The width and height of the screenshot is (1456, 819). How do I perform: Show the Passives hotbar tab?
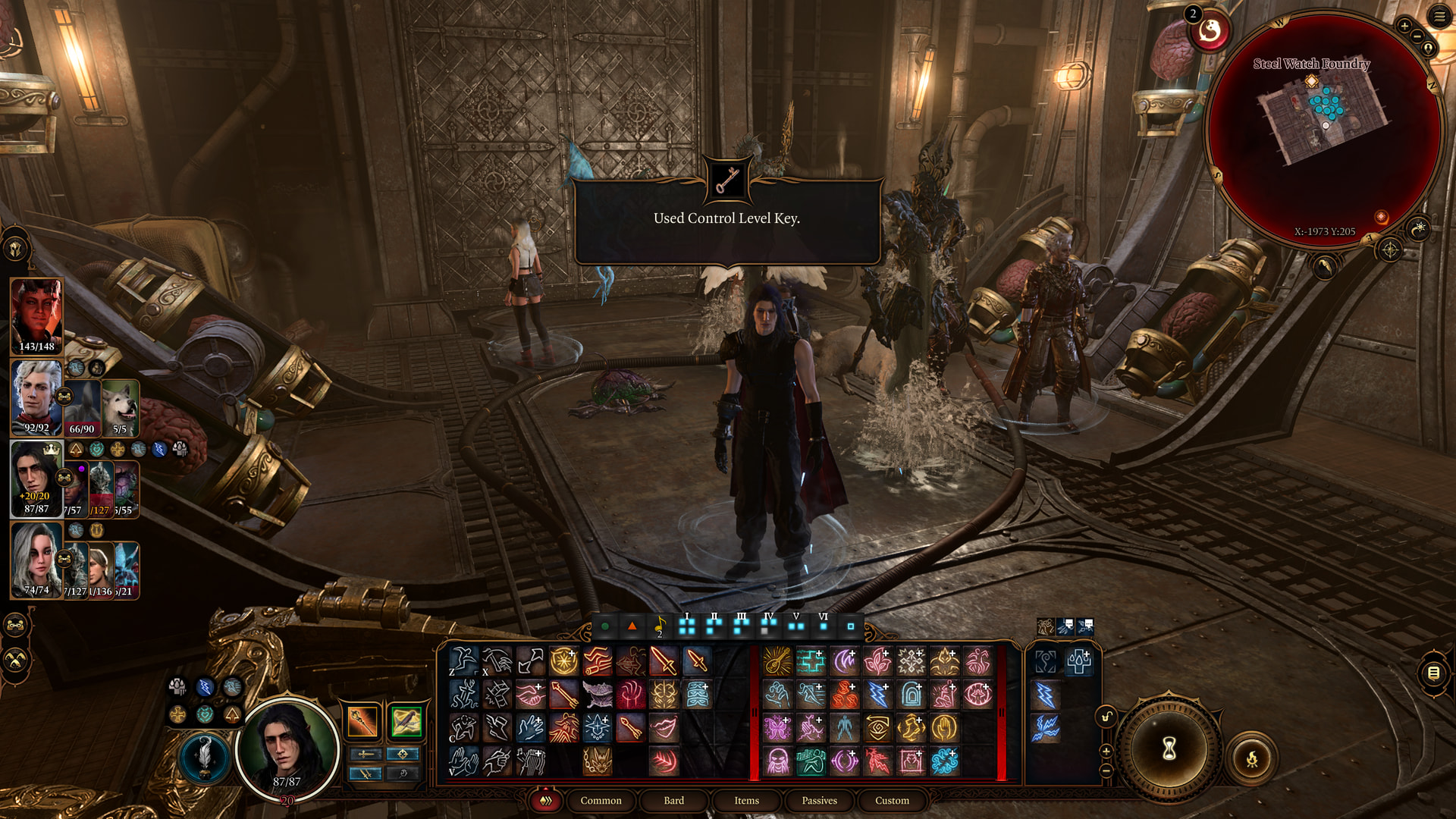(819, 800)
